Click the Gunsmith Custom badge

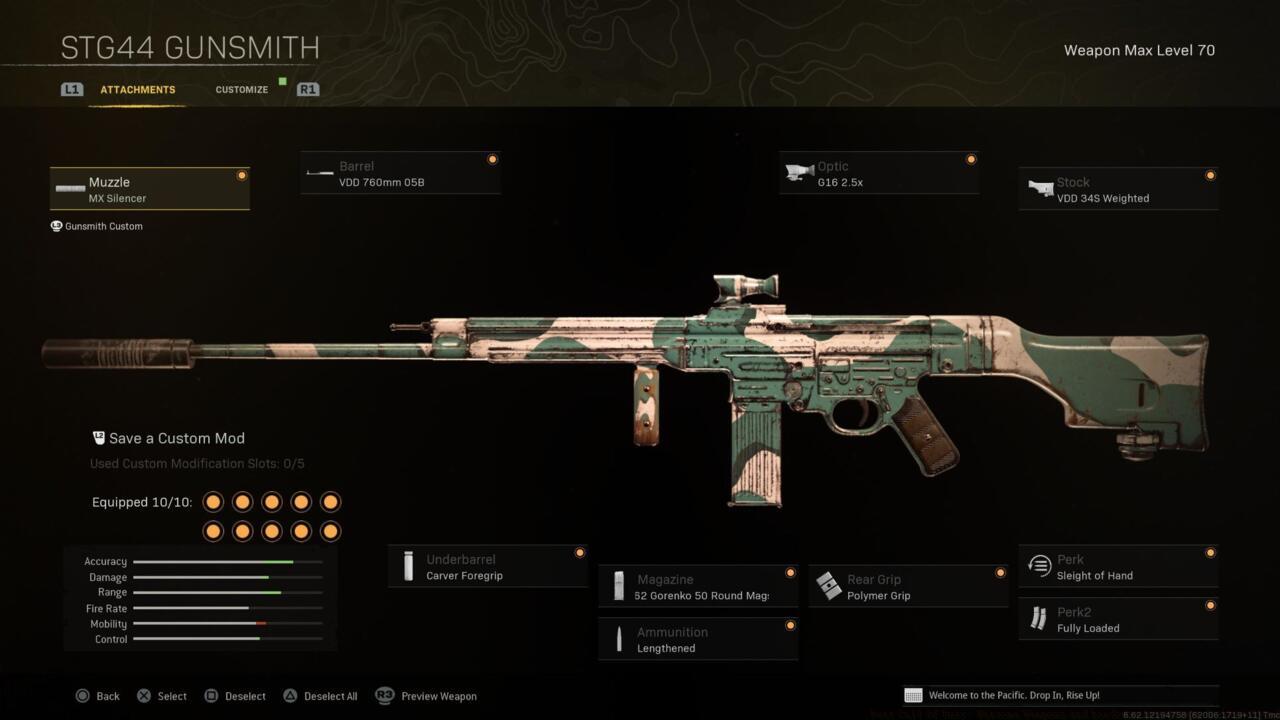pos(96,226)
